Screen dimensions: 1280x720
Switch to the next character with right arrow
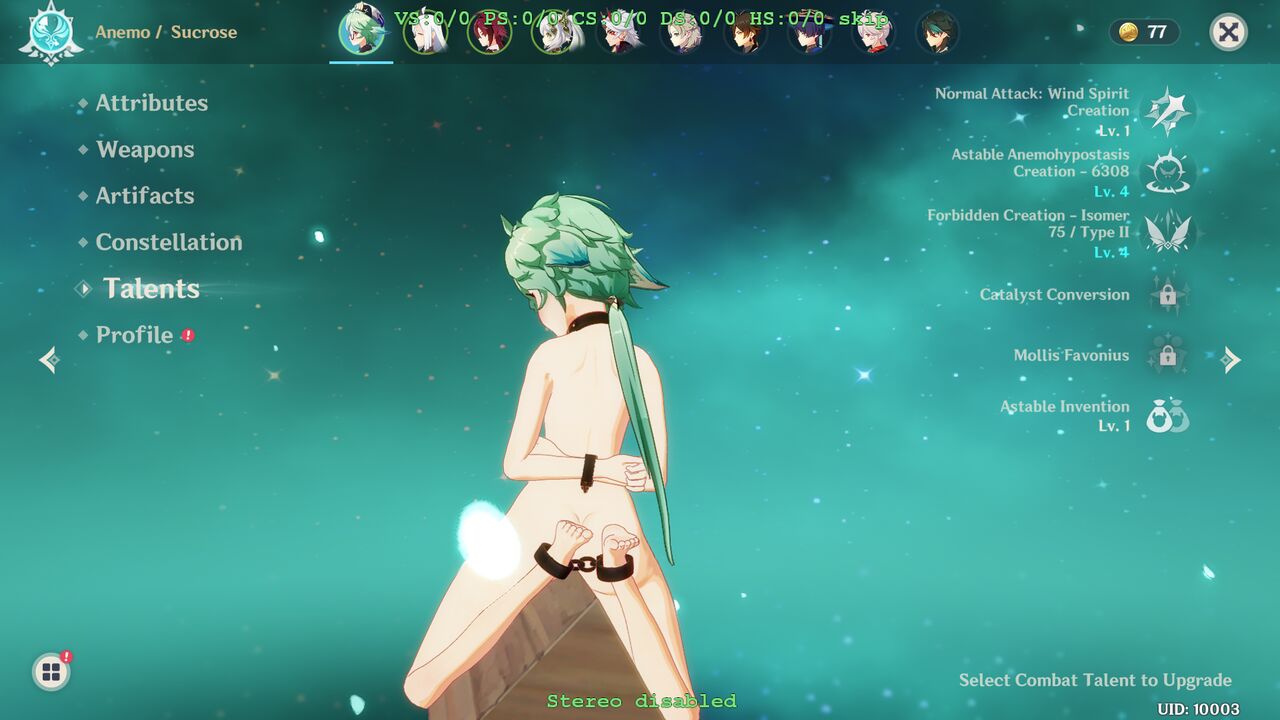(x=1231, y=360)
